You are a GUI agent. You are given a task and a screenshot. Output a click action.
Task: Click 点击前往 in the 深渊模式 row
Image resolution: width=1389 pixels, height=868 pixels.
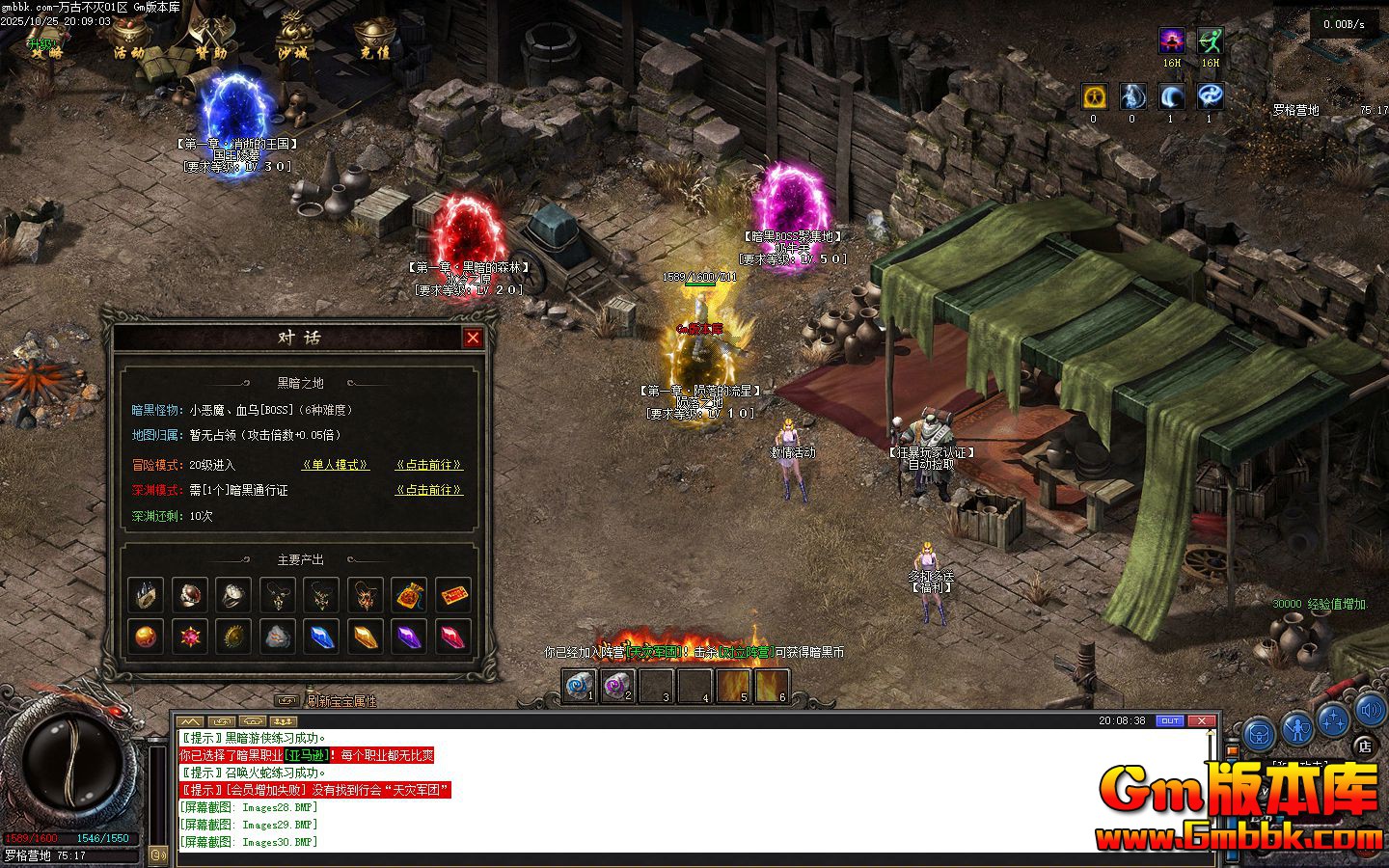(x=428, y=490)
